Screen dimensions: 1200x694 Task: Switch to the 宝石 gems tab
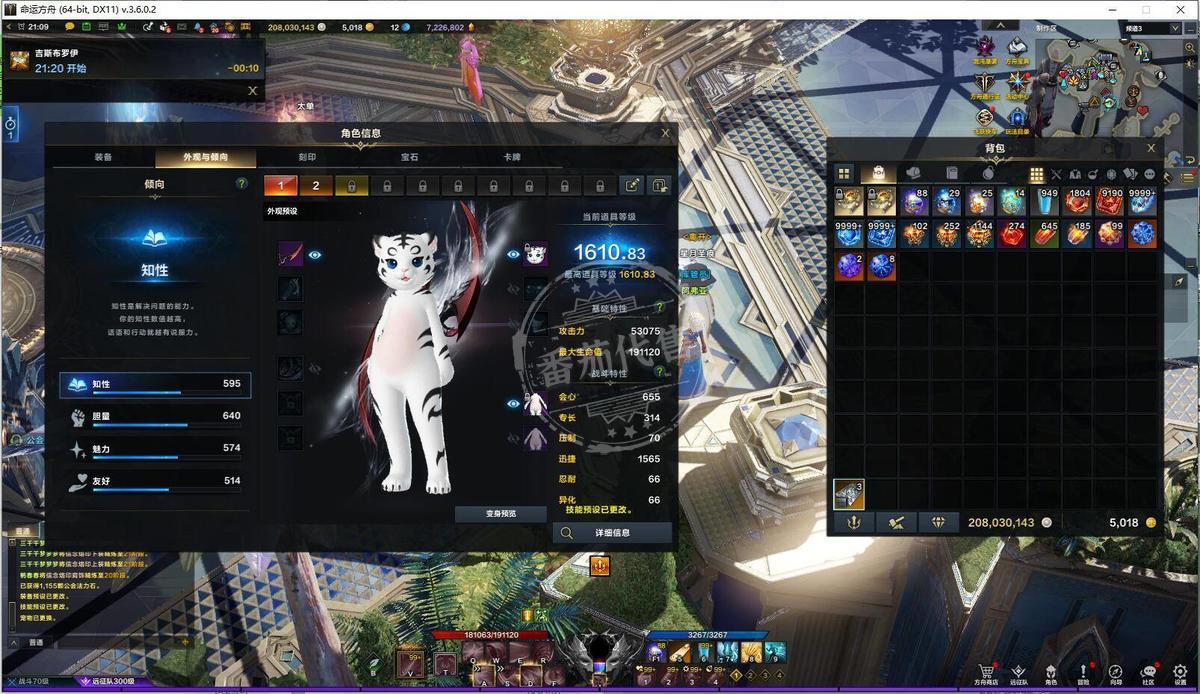pyautogui.click(x=409, y=158)
